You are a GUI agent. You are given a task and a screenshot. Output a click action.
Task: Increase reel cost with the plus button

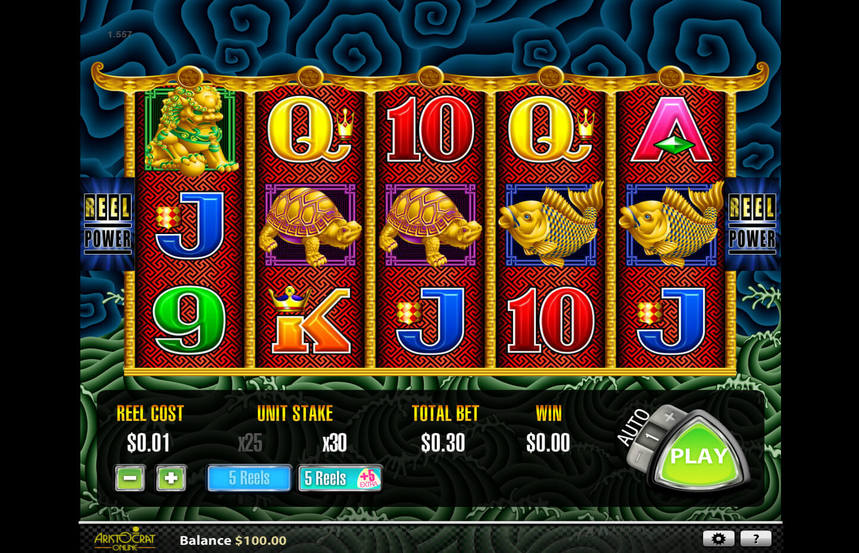coord(171,478)
